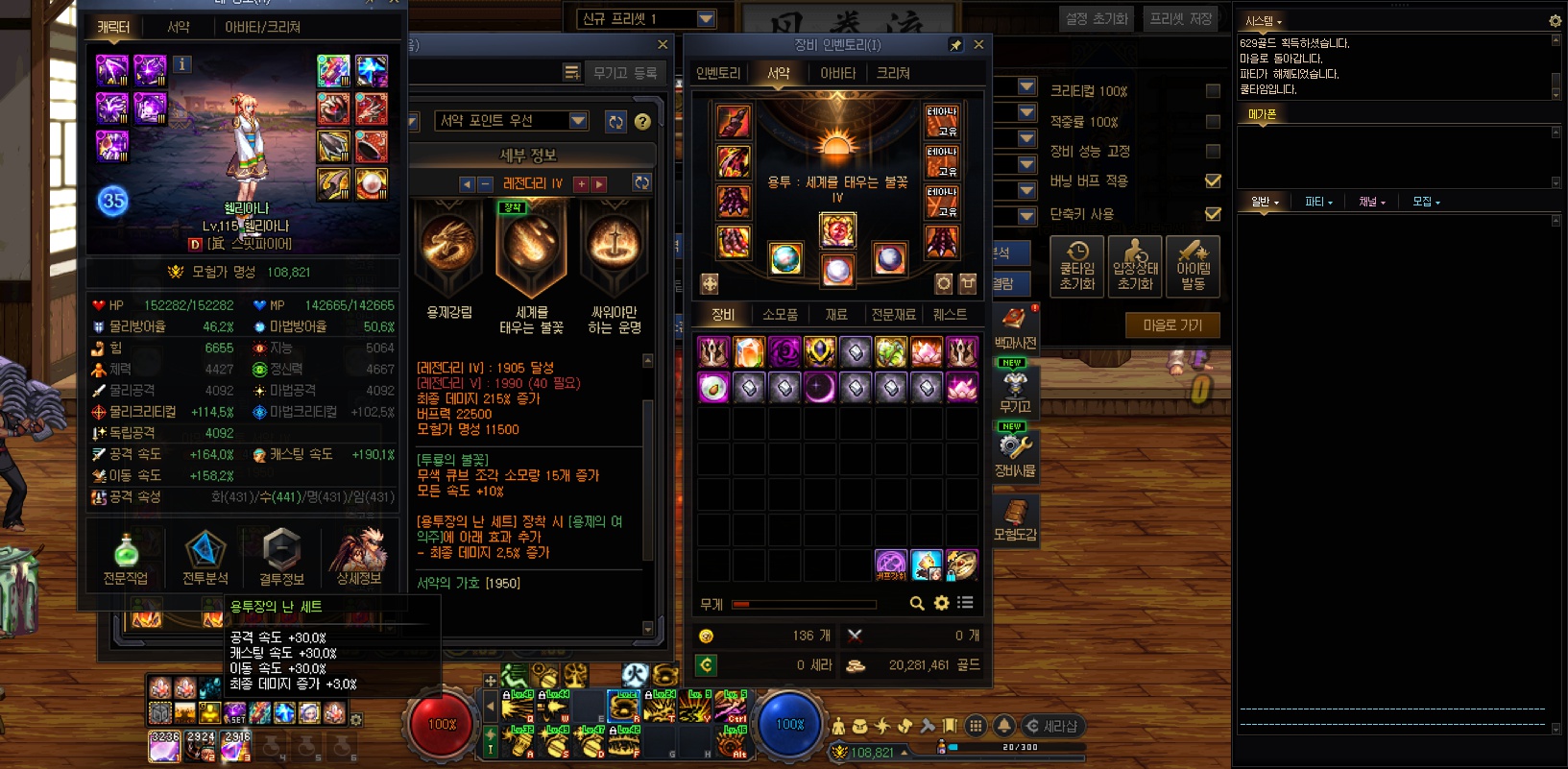Open 전문직업 profession info
The image size is (1568, 769).
pyautogui.click(x=126, y=557)
